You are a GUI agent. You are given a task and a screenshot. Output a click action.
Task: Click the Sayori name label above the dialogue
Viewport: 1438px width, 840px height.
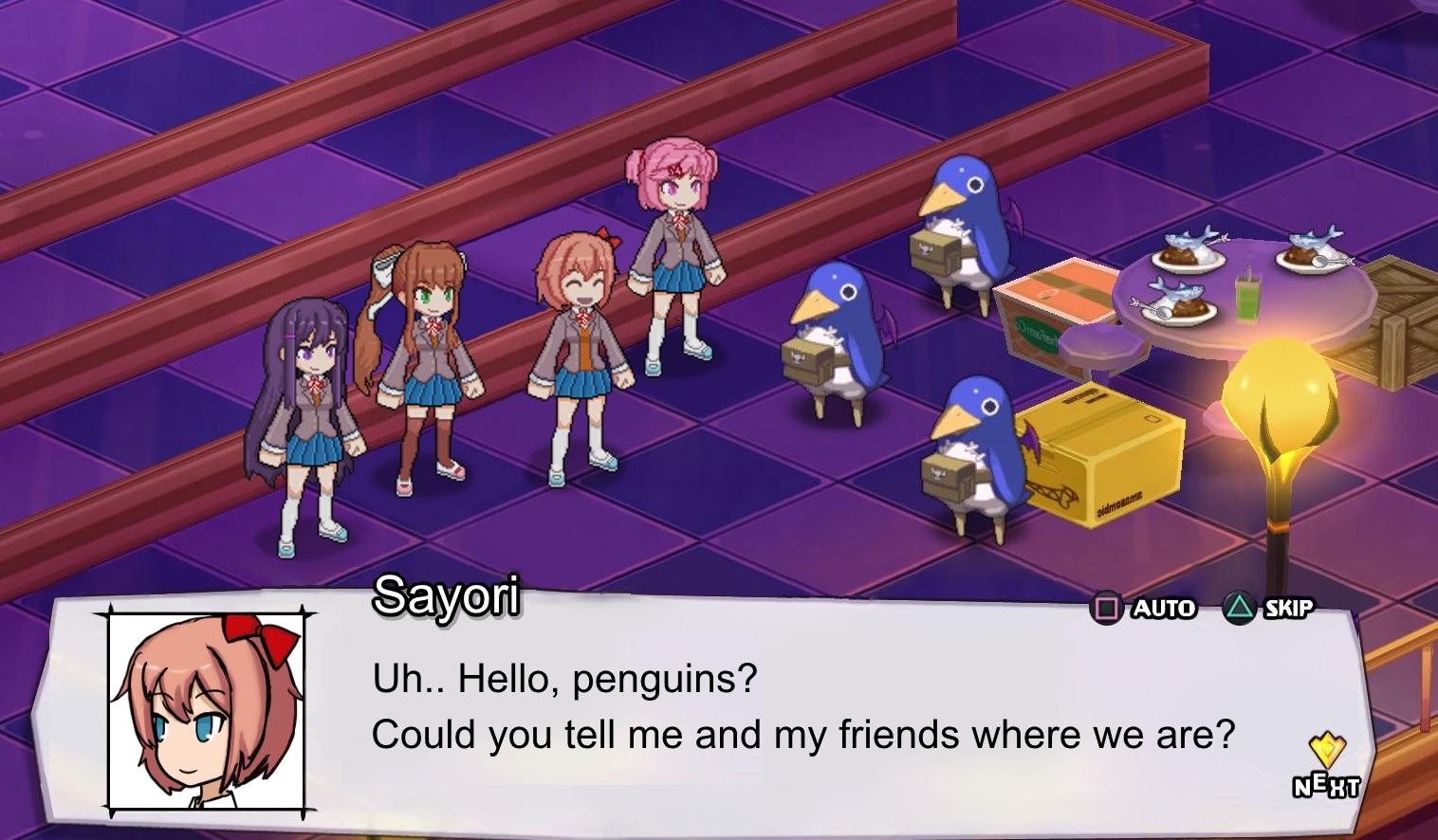(x=448, y=595)
